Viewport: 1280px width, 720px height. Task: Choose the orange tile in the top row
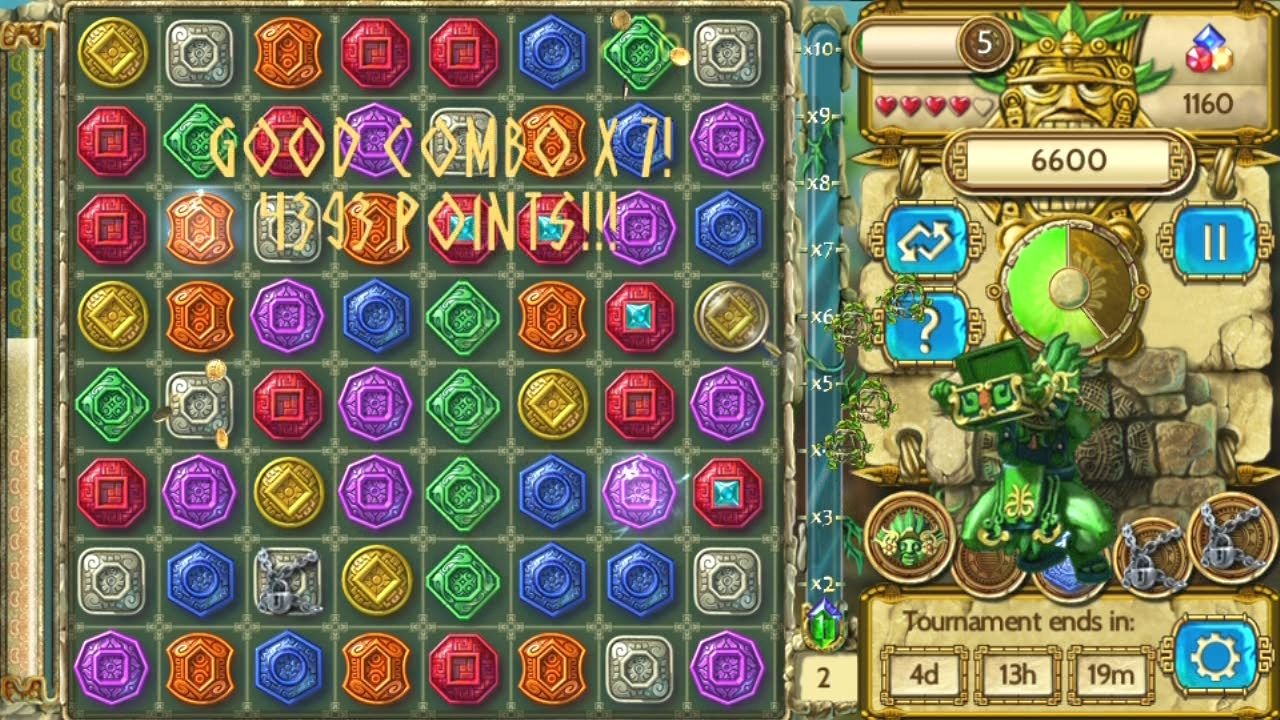click(x=288, y=52)
